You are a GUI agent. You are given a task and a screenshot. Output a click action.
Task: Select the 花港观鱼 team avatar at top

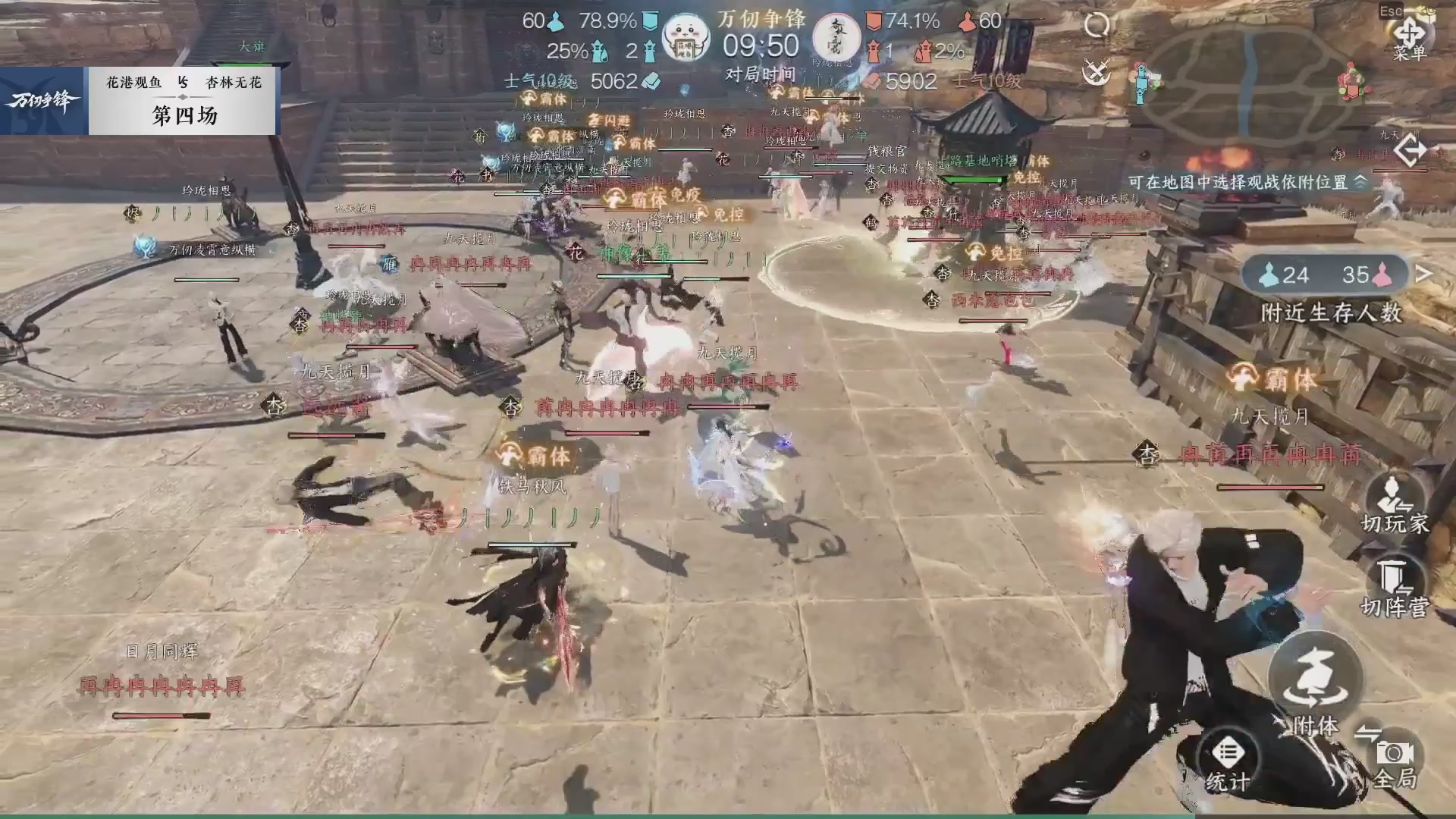(686, 36)
